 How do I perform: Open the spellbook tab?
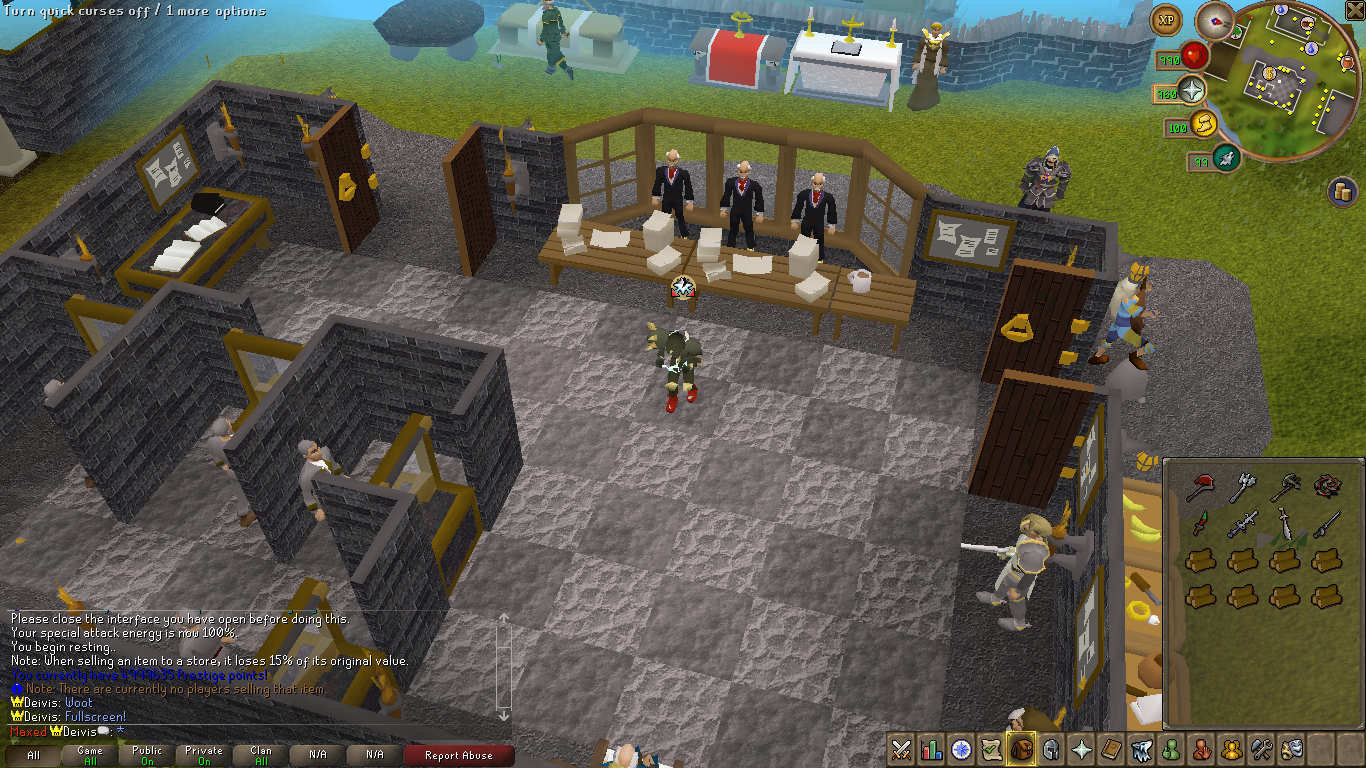(1111, 748)
